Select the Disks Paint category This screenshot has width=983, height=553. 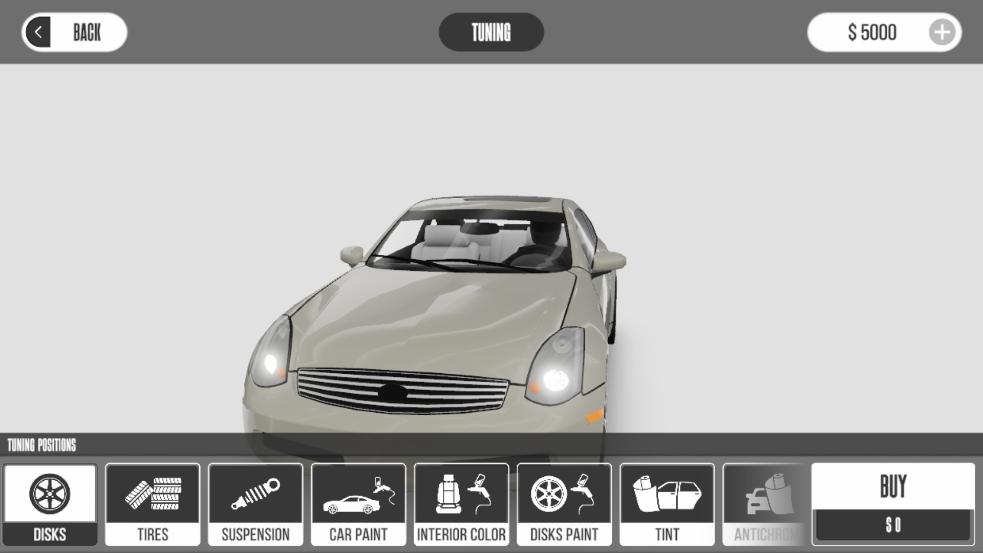pos(564,504)
